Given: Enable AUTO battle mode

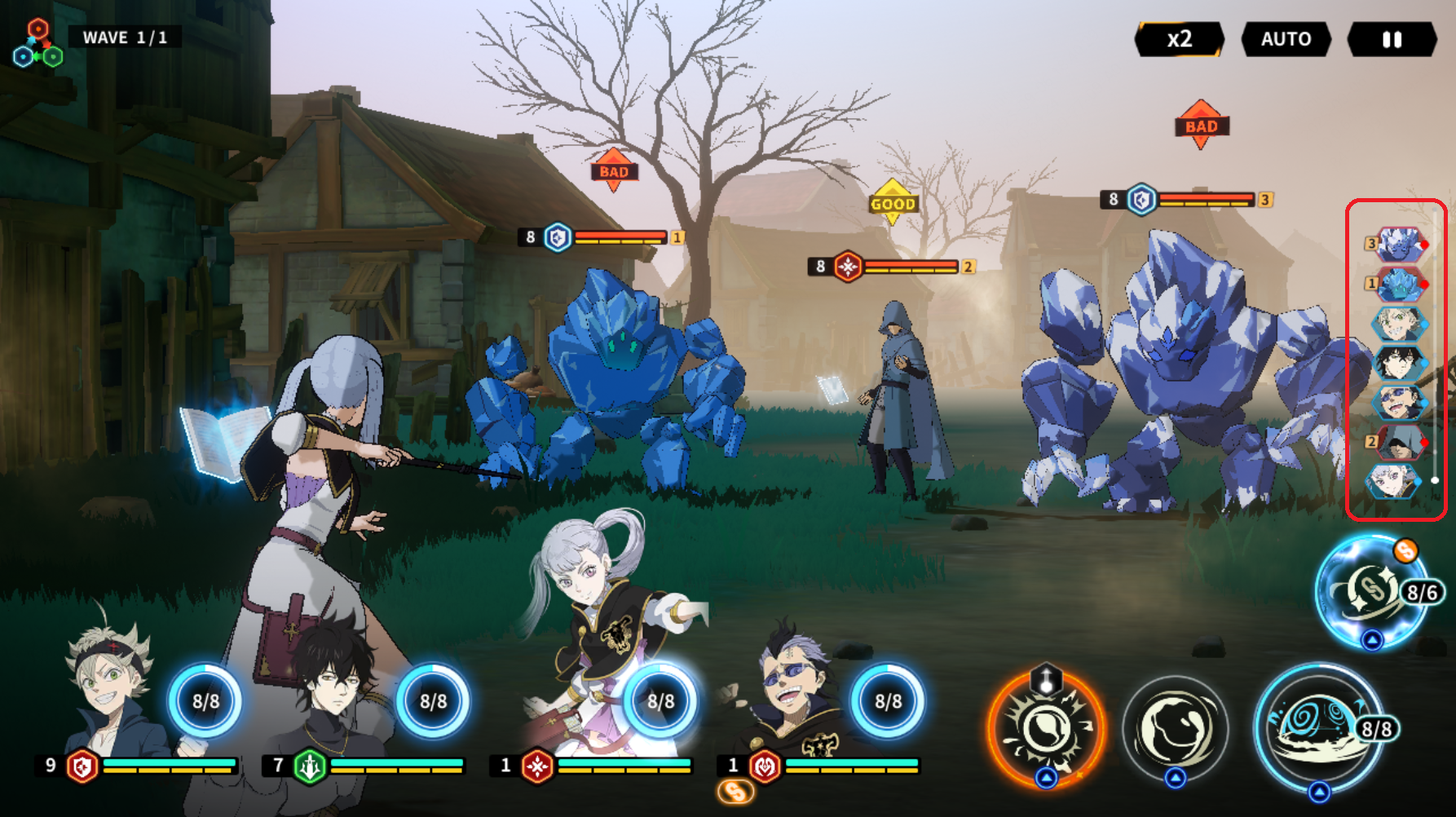Looking at the screenshot, I should click(x=1285, y=39).
